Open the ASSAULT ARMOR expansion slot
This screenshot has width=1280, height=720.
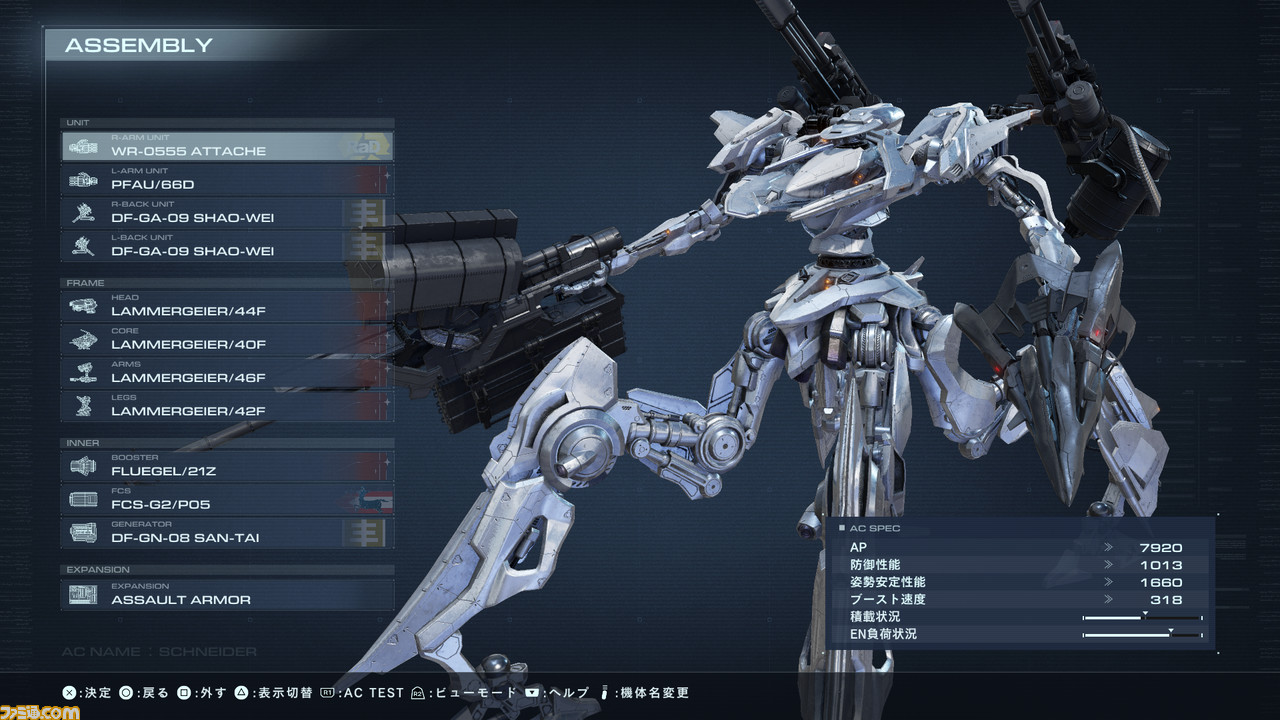[228, 595]
